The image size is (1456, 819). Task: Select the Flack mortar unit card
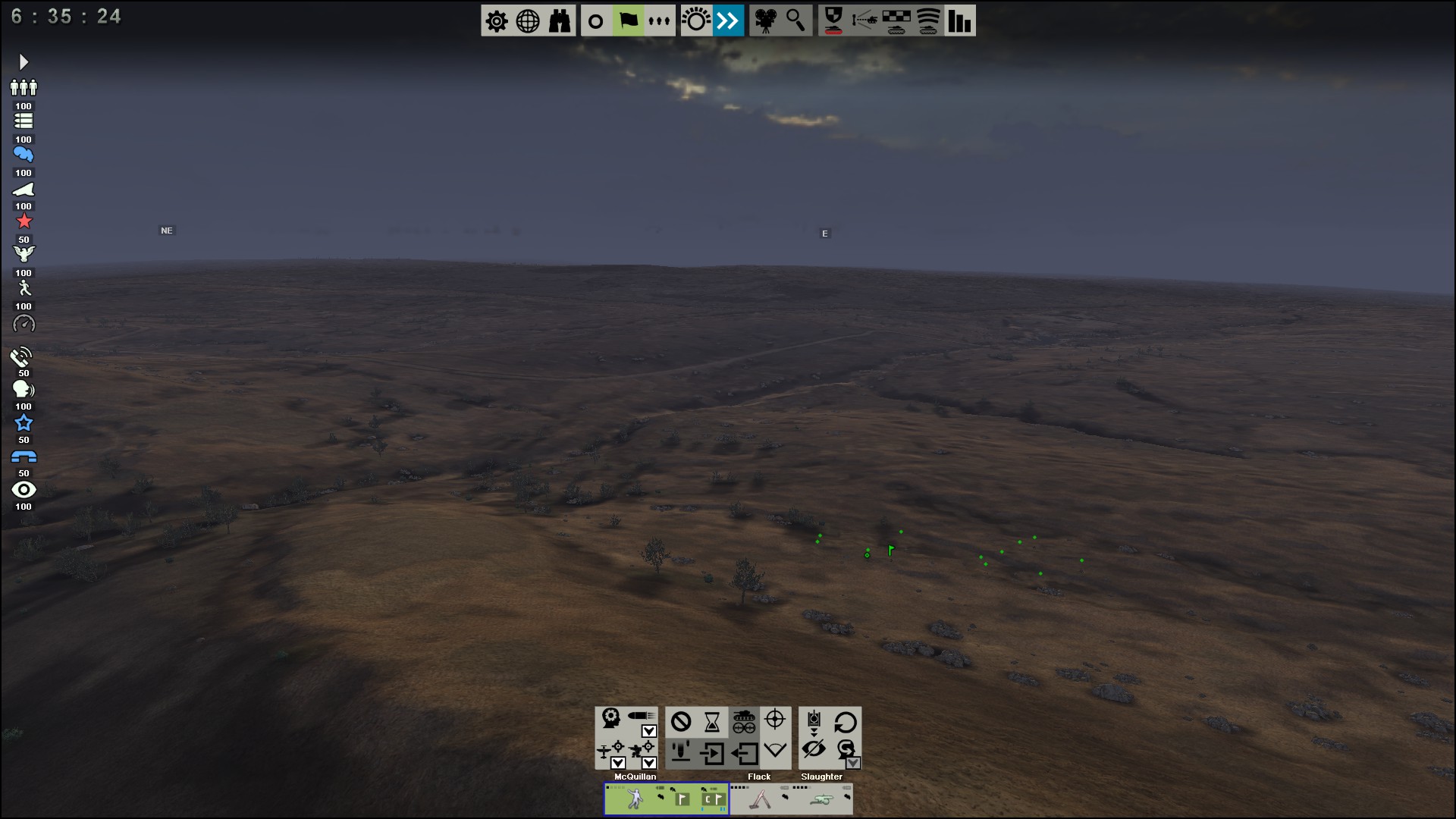point(761,799)
